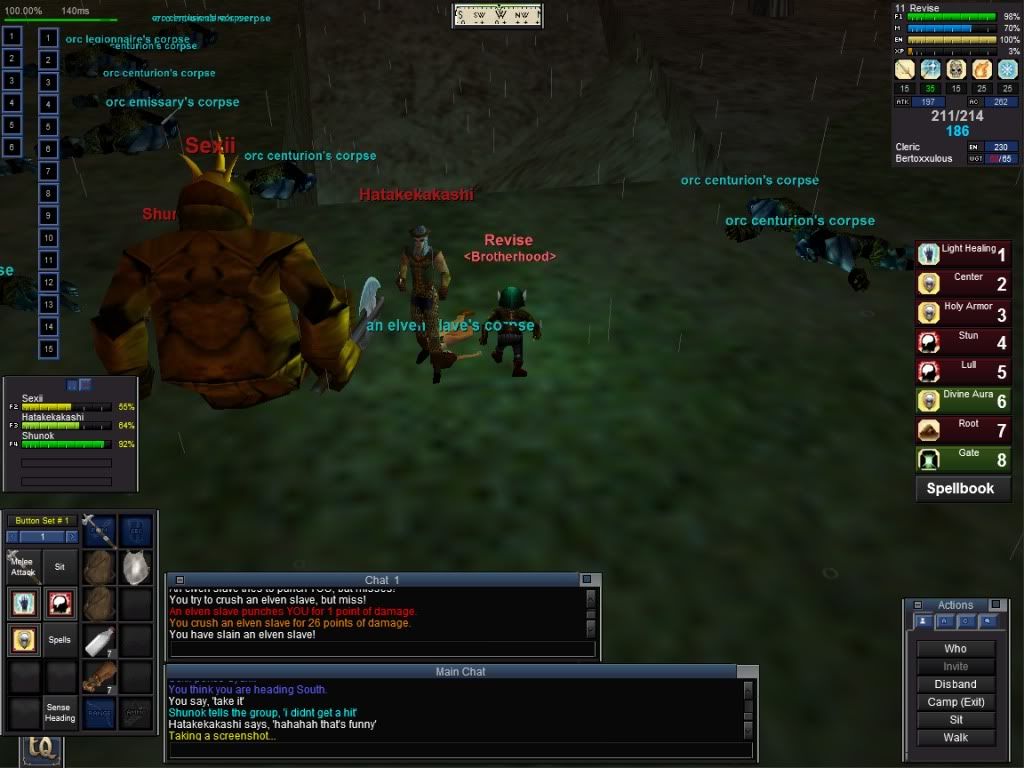Use the Sense Heading hotbutton
Viewport: 1024px width, 768px height.
[60, 713]
